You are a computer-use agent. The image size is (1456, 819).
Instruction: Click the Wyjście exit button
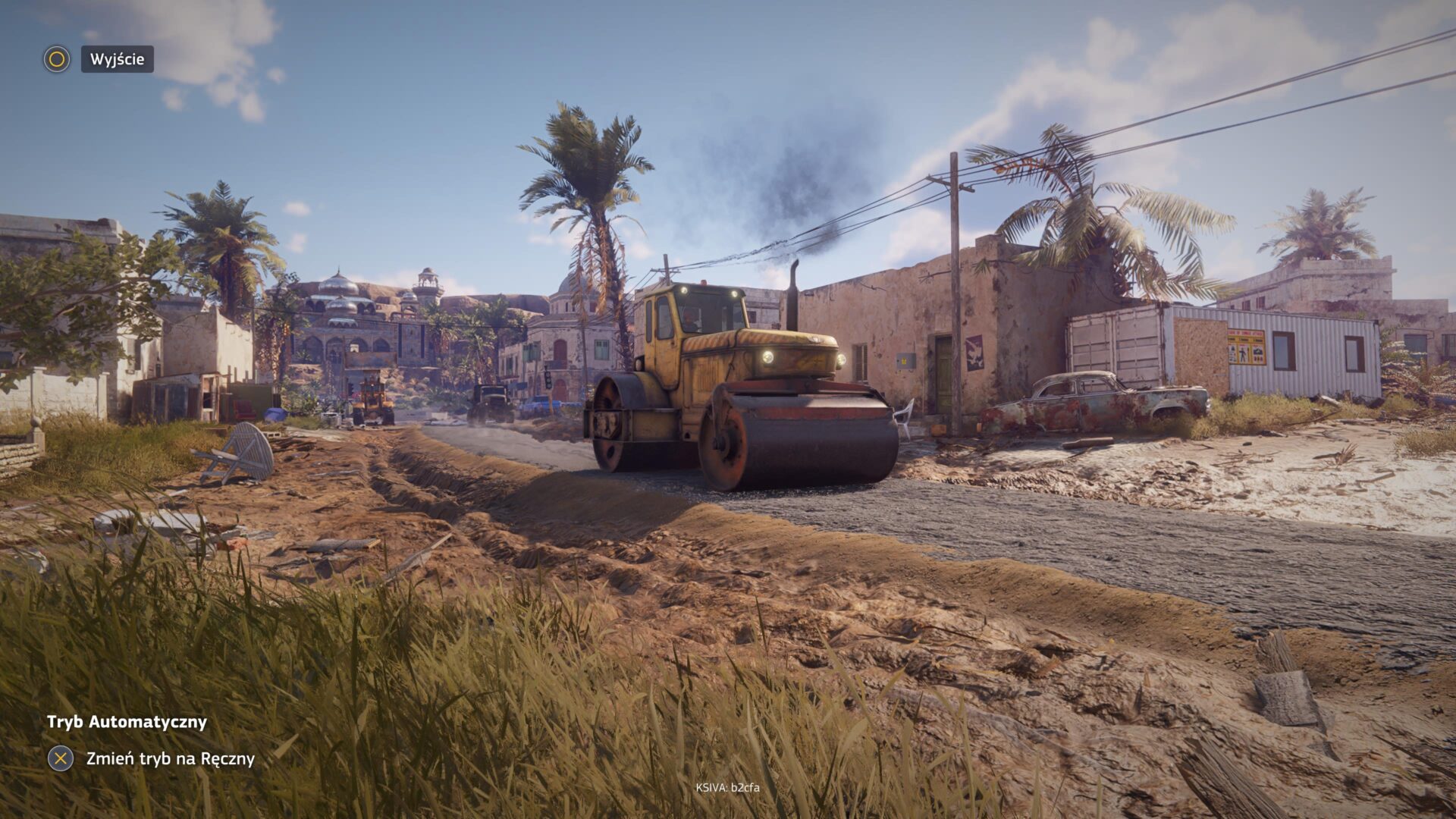click(117, 59)
